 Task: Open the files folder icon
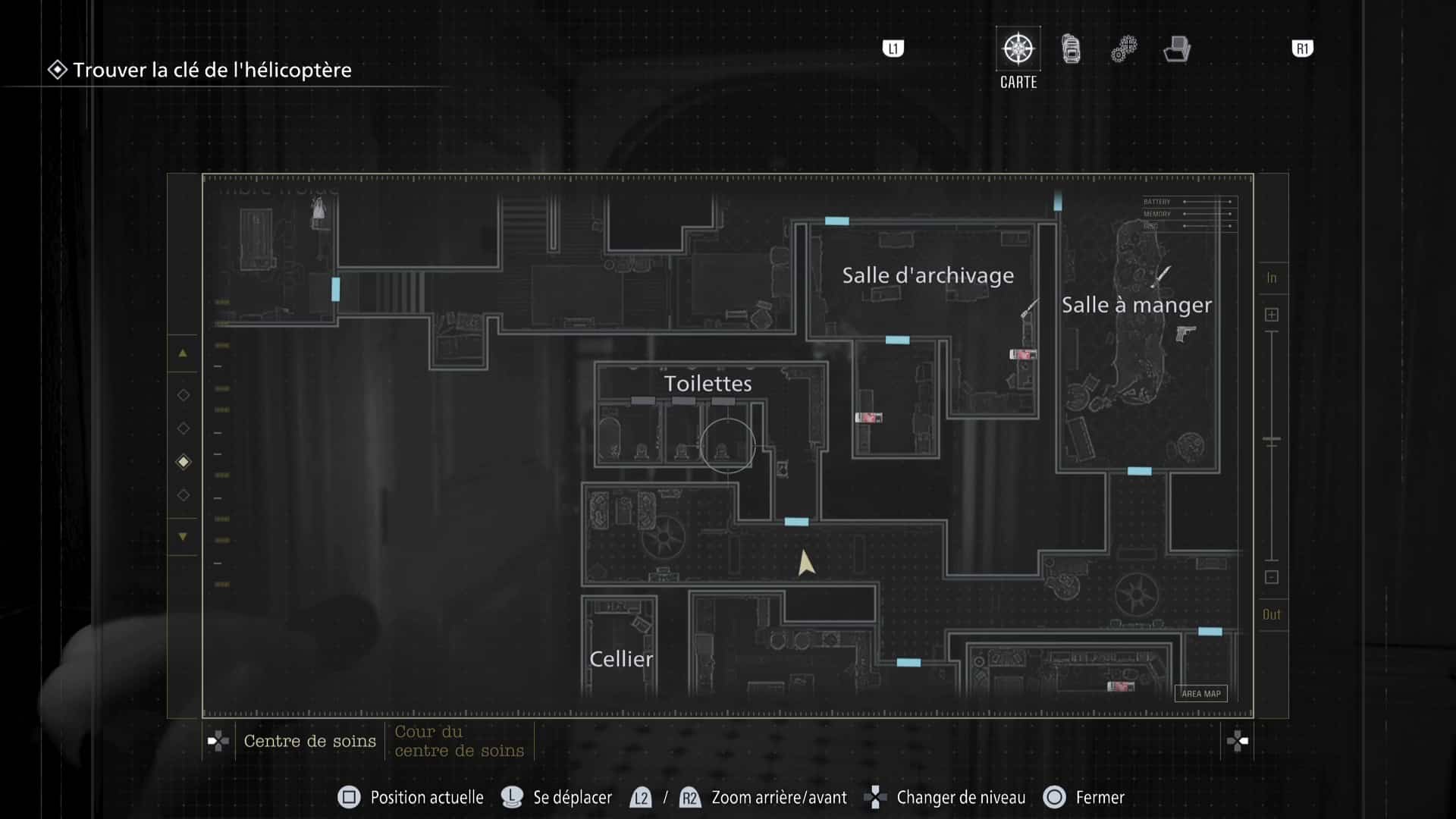point(1176,48)
